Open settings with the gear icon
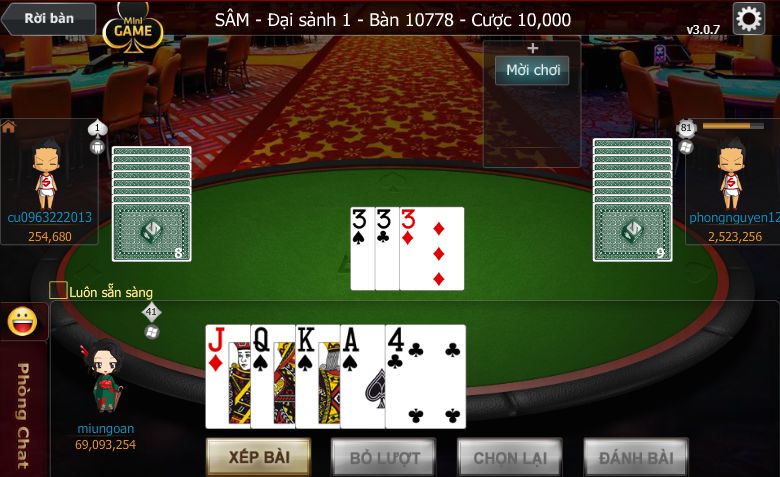 point(748,18)
